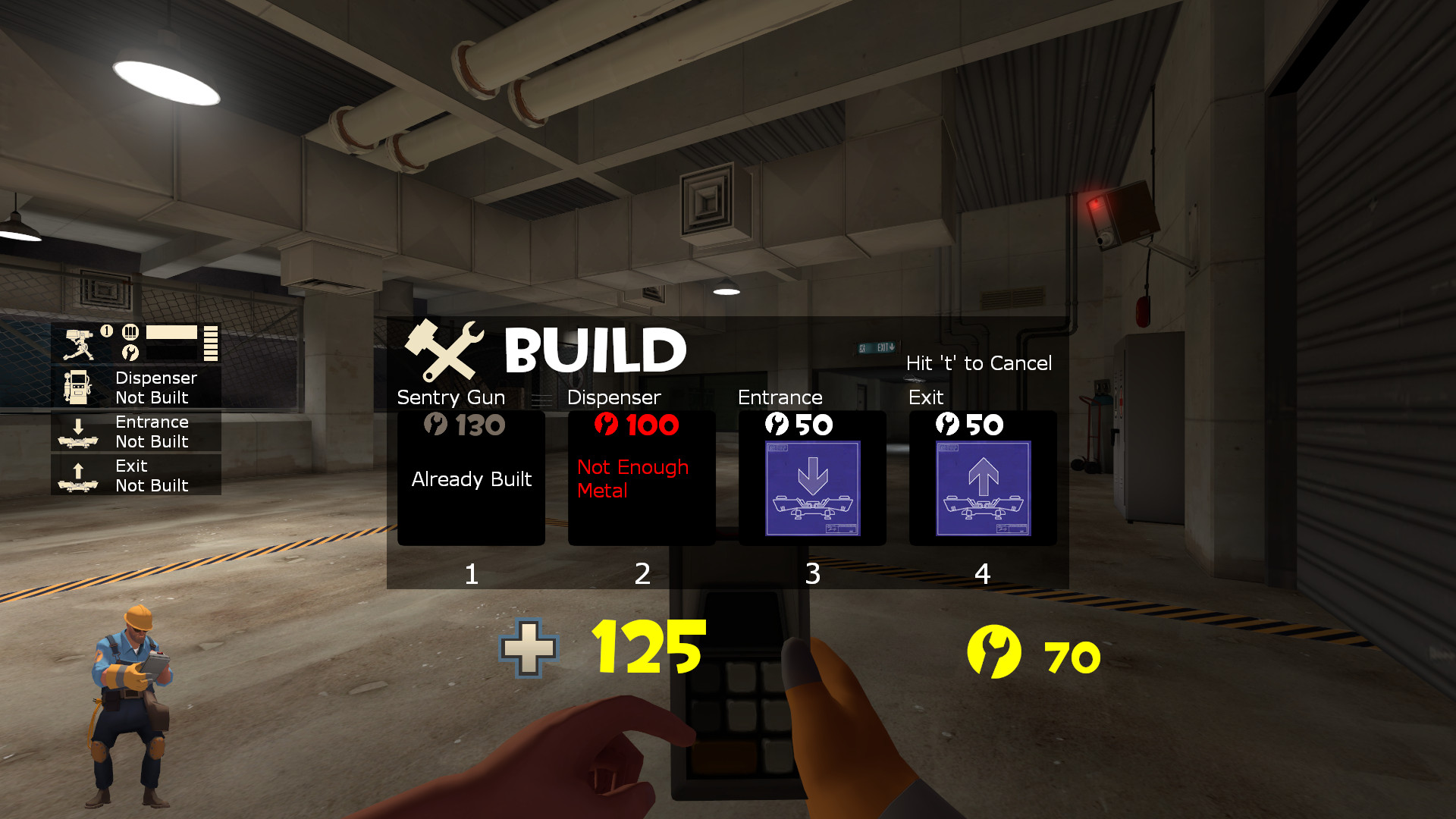Select the Exit blueprint with upward arrow
This screenshot has width=1456, height=819.
[x=982, y=489]
